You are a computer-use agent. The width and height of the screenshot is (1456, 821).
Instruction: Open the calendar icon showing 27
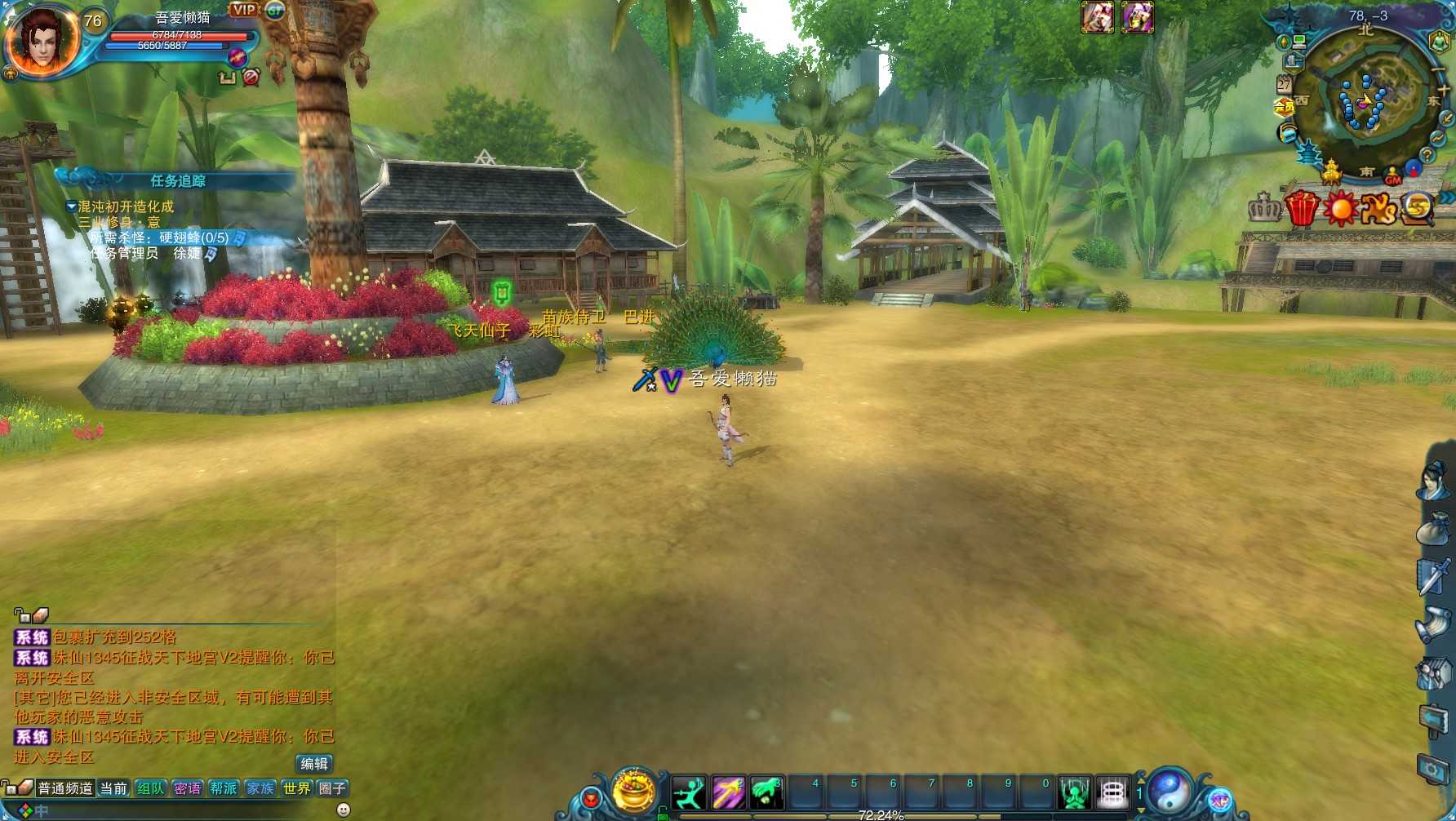point(1284,83)
